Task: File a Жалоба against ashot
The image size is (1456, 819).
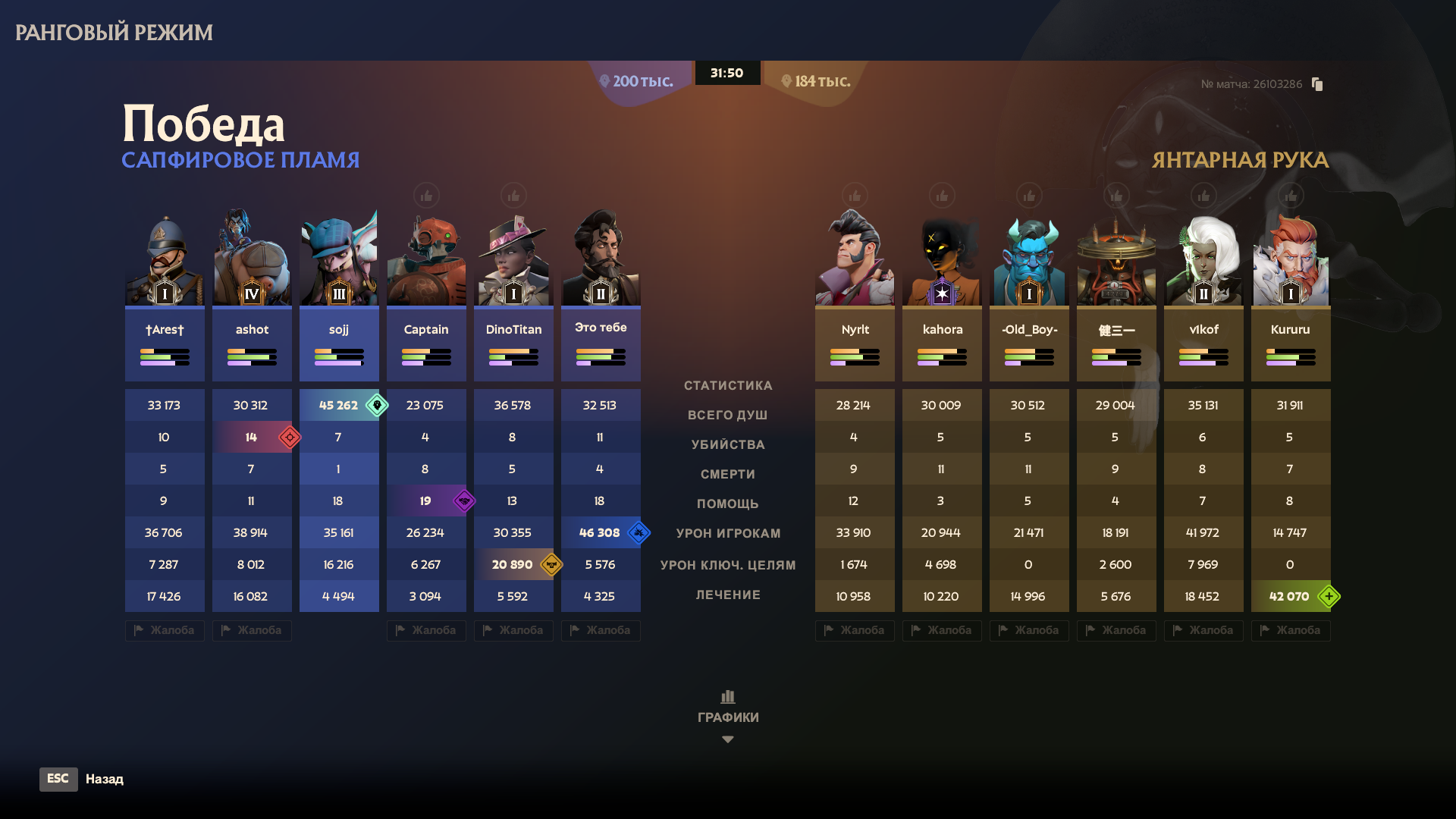Action: tap(252, 630)
